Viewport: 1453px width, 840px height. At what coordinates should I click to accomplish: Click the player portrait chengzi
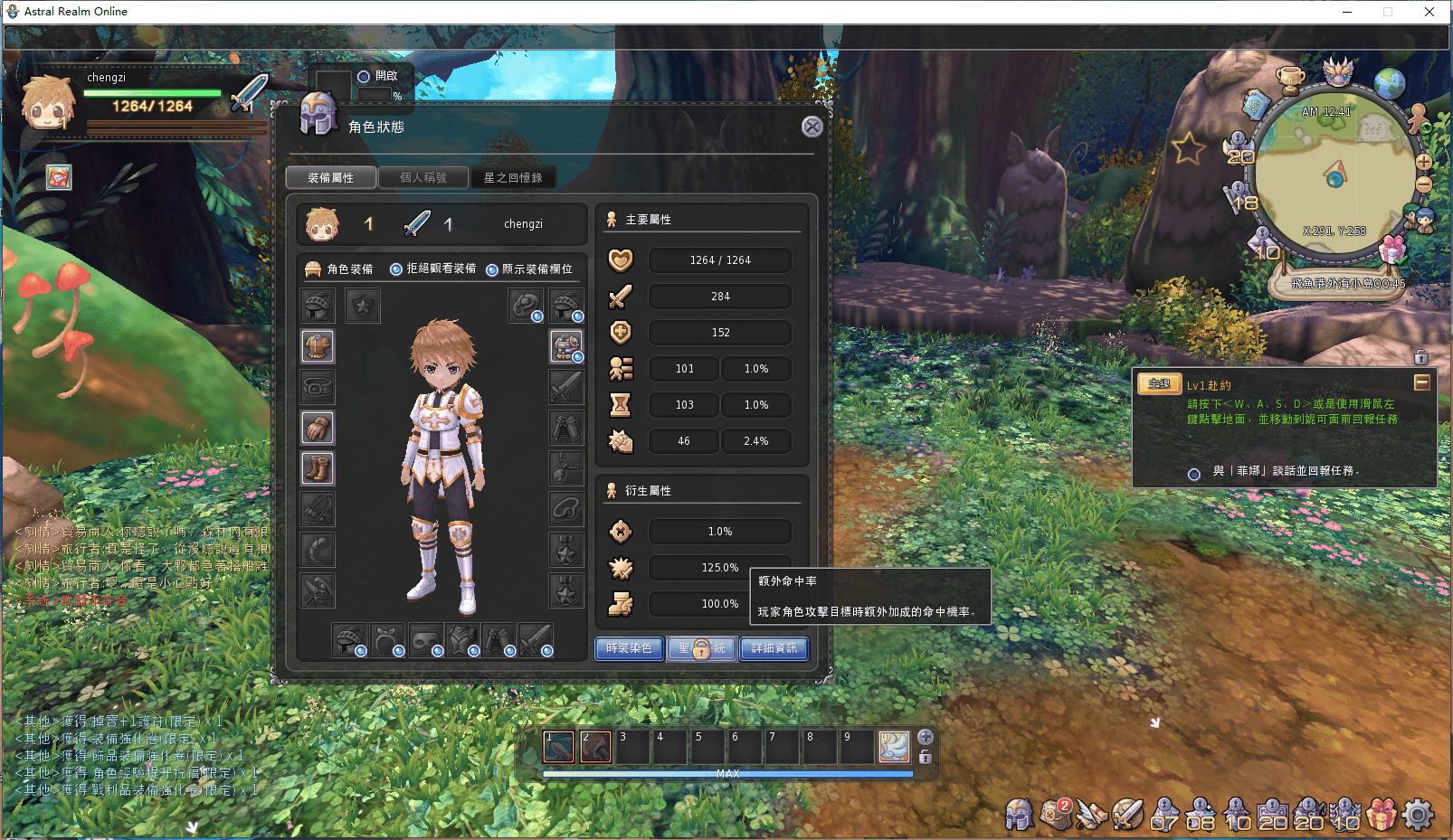(48, 103)
